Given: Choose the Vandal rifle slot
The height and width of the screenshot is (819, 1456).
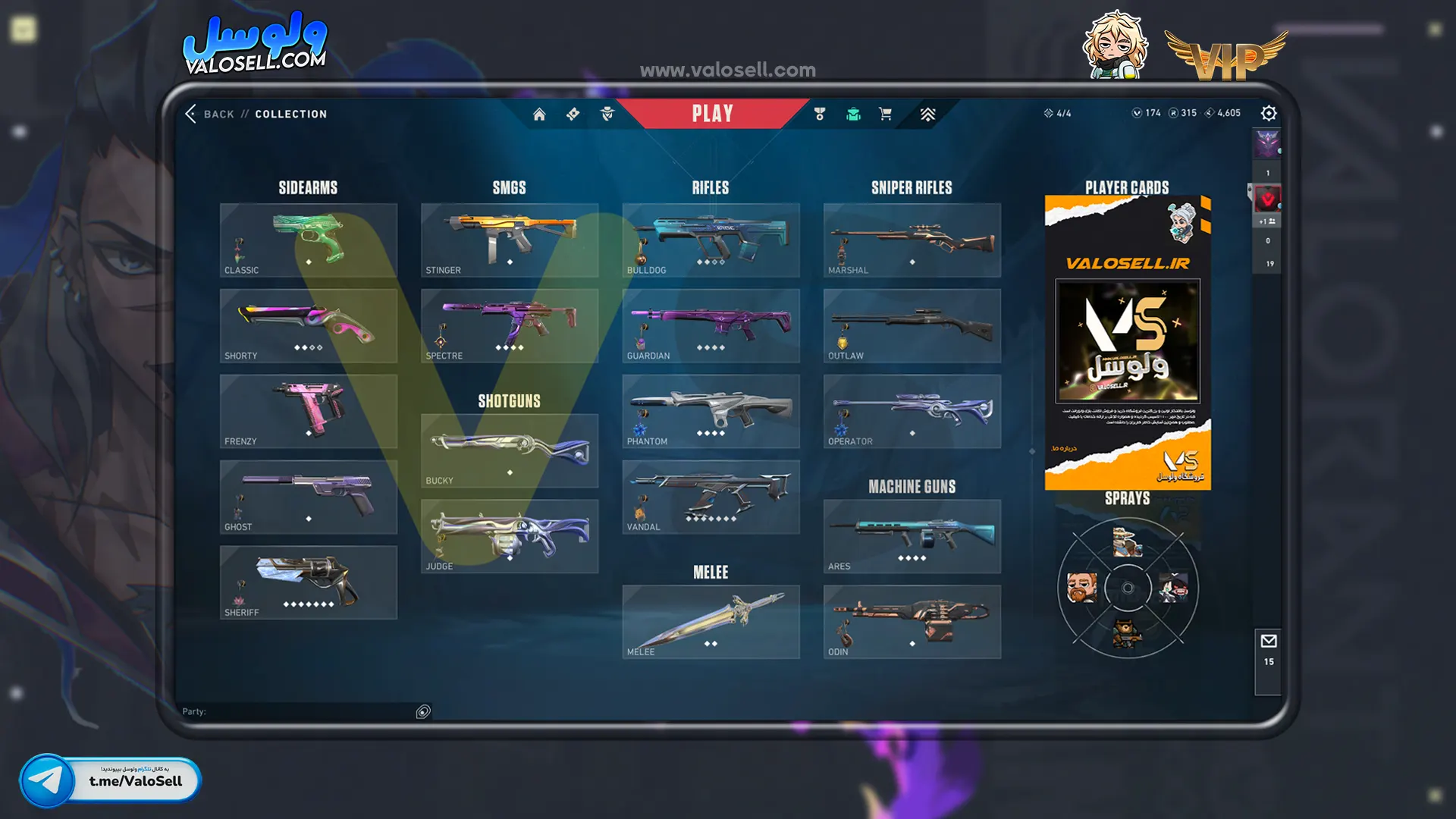Looking at the screenshot, I should (x=711, y=497).
